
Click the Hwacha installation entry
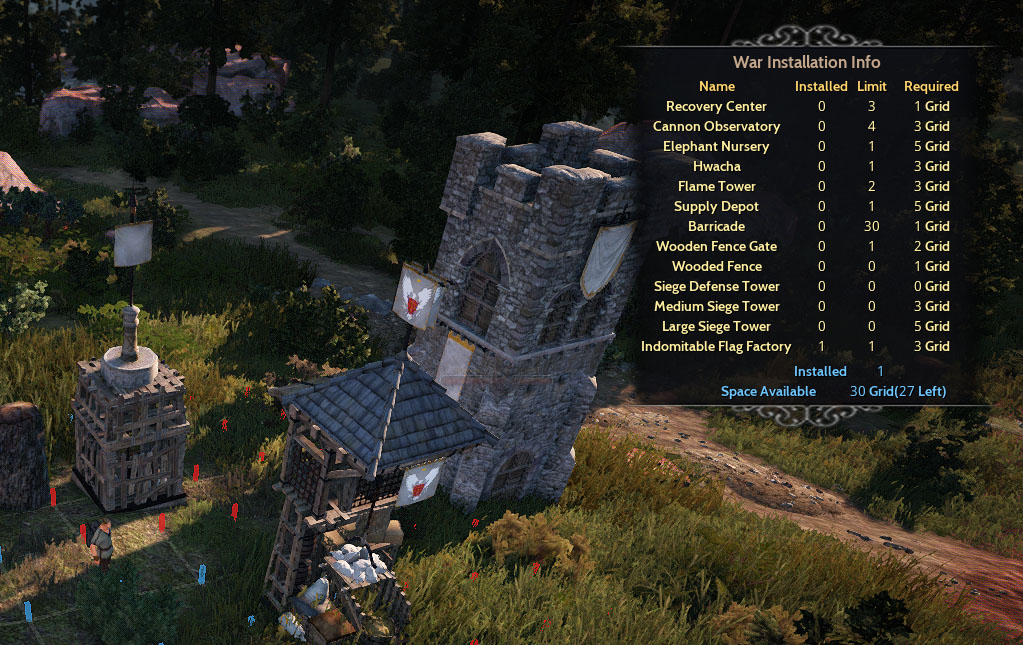(x=716, y=166)
